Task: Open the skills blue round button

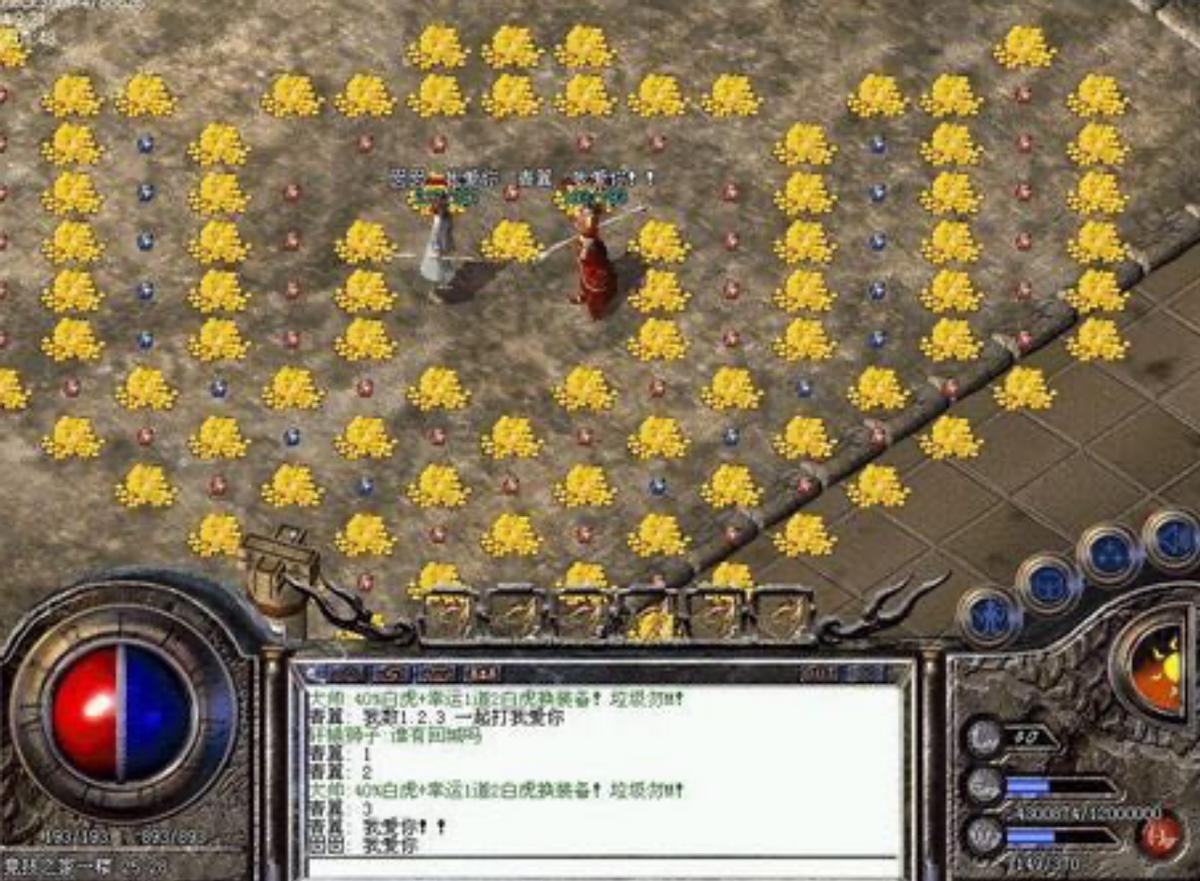Action: pos(1108,553)
